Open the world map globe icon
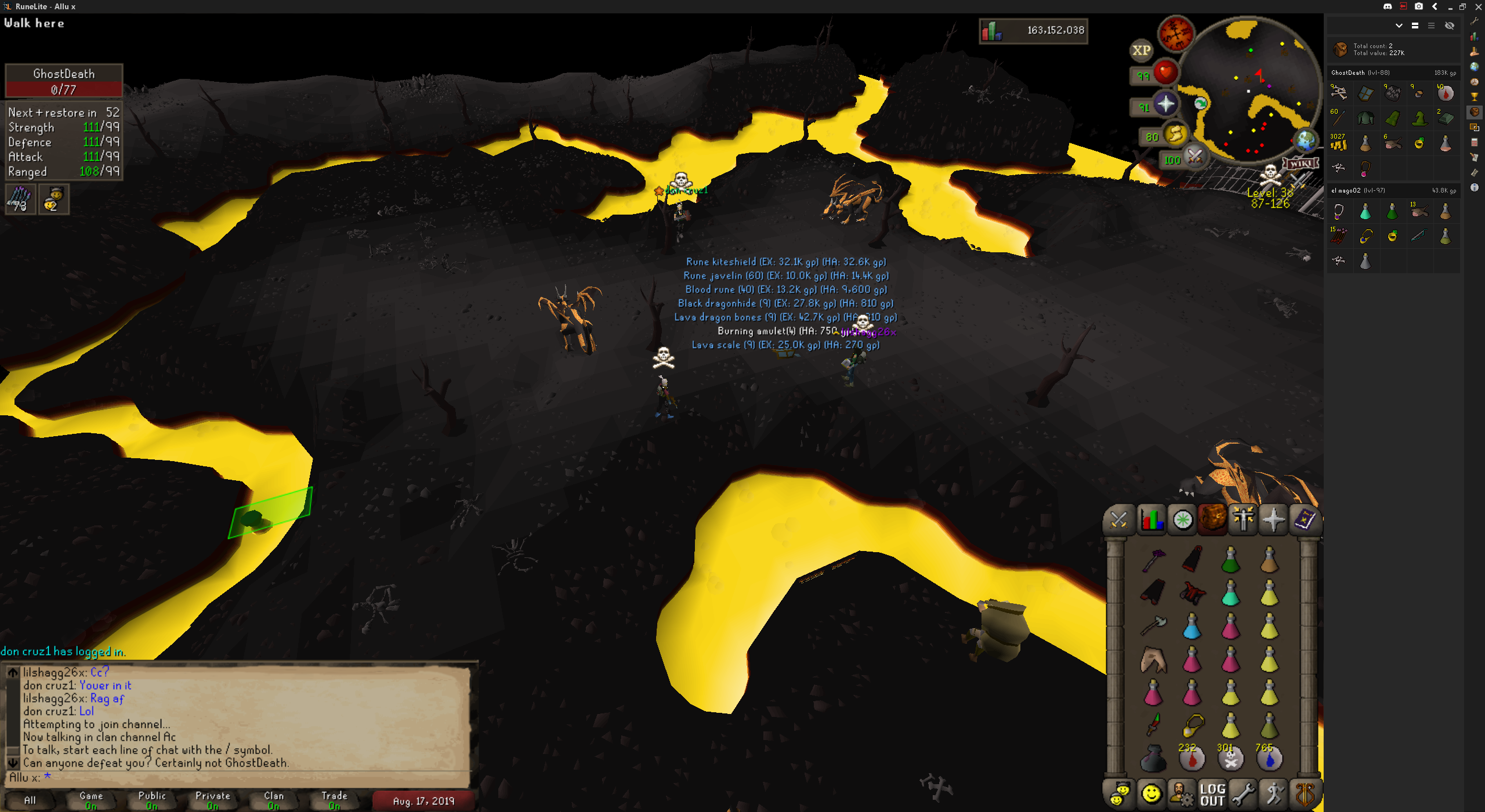Image resolution: width=1485 pixels, height=812 pixels. [1306, 140]
